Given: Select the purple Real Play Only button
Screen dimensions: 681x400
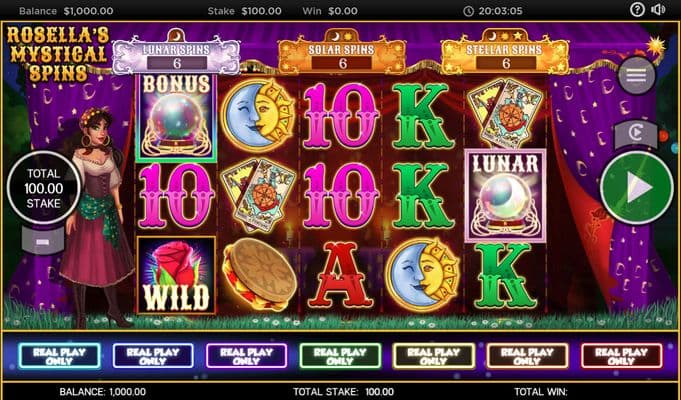Looking at the screenshot, I should click(247, 356).
